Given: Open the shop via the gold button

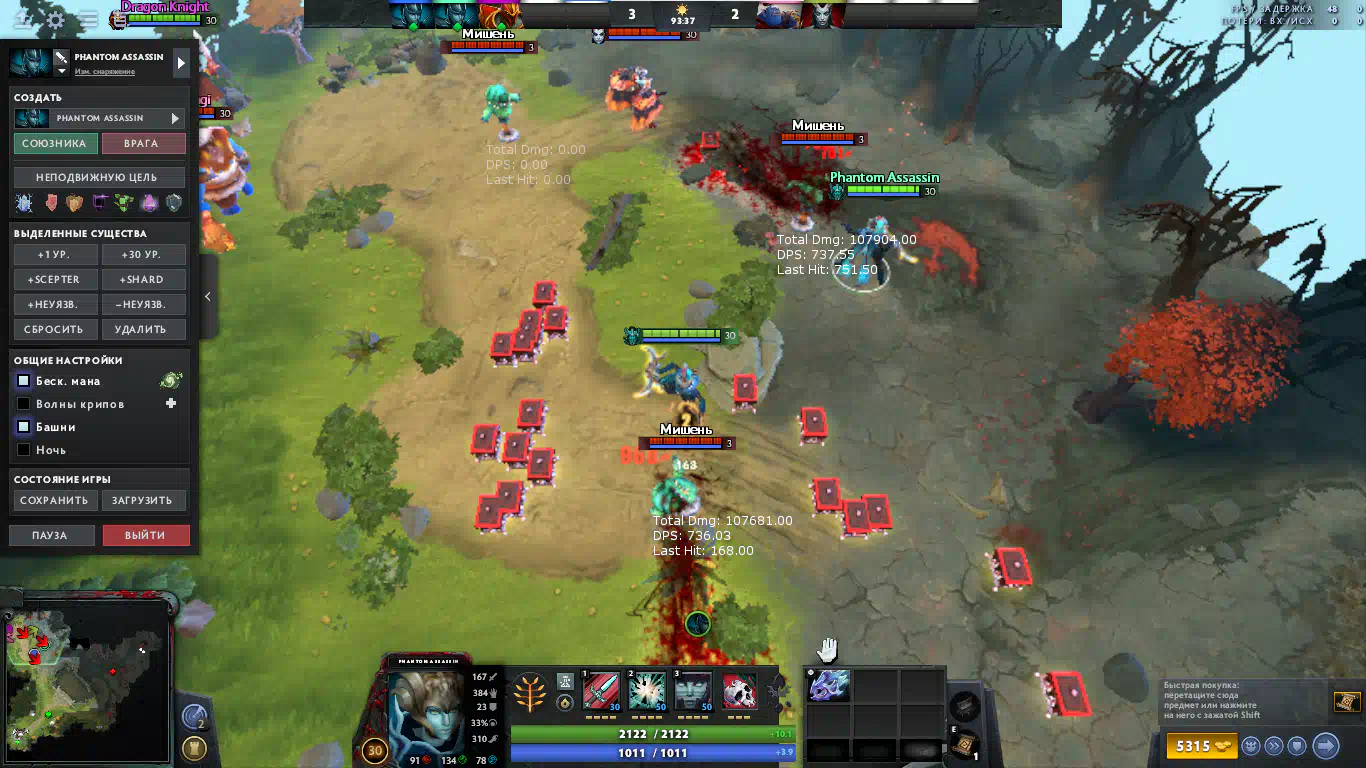Looking at the screenshot, I should 1199,746.
